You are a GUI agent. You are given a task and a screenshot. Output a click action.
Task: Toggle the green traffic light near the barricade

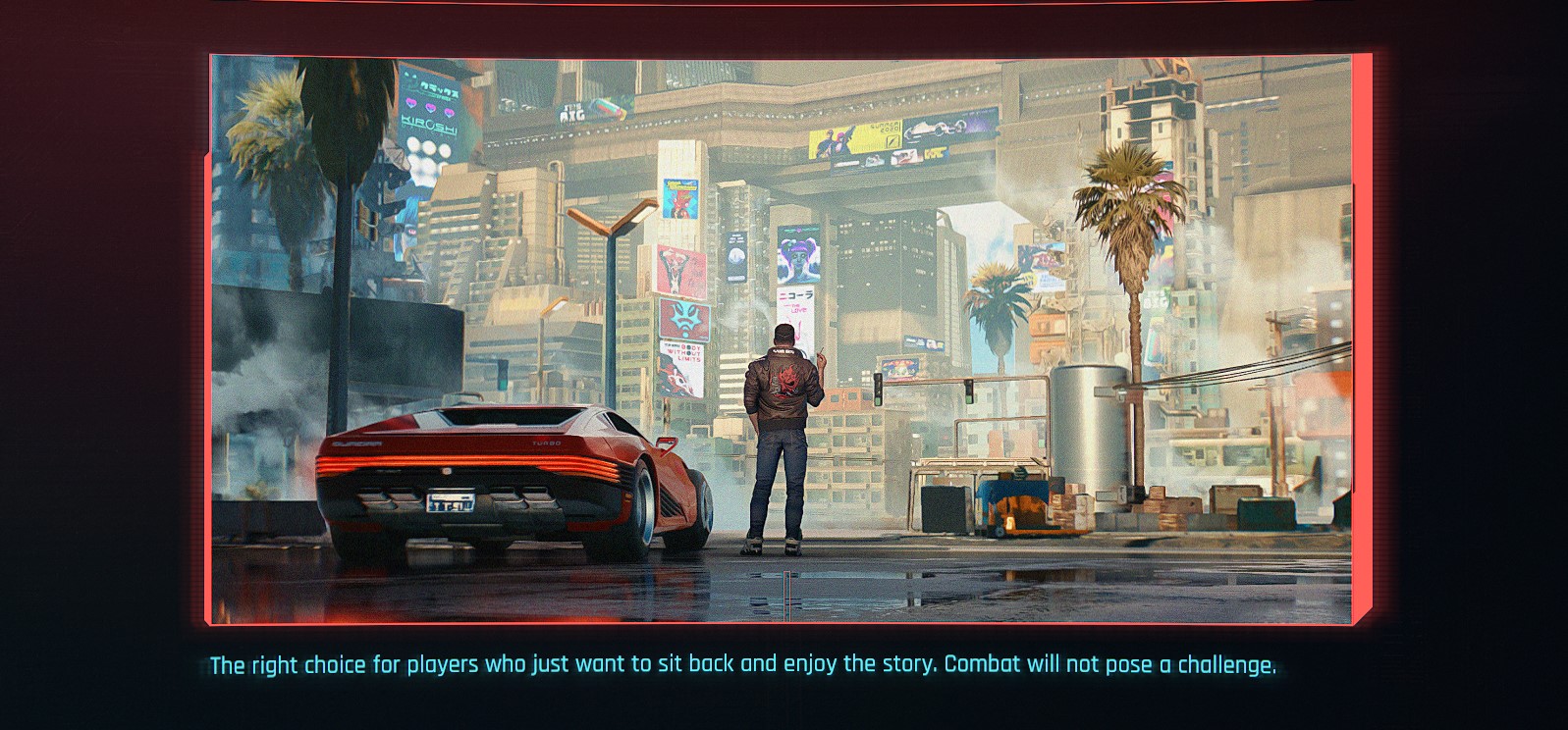(x=877, y=392)
